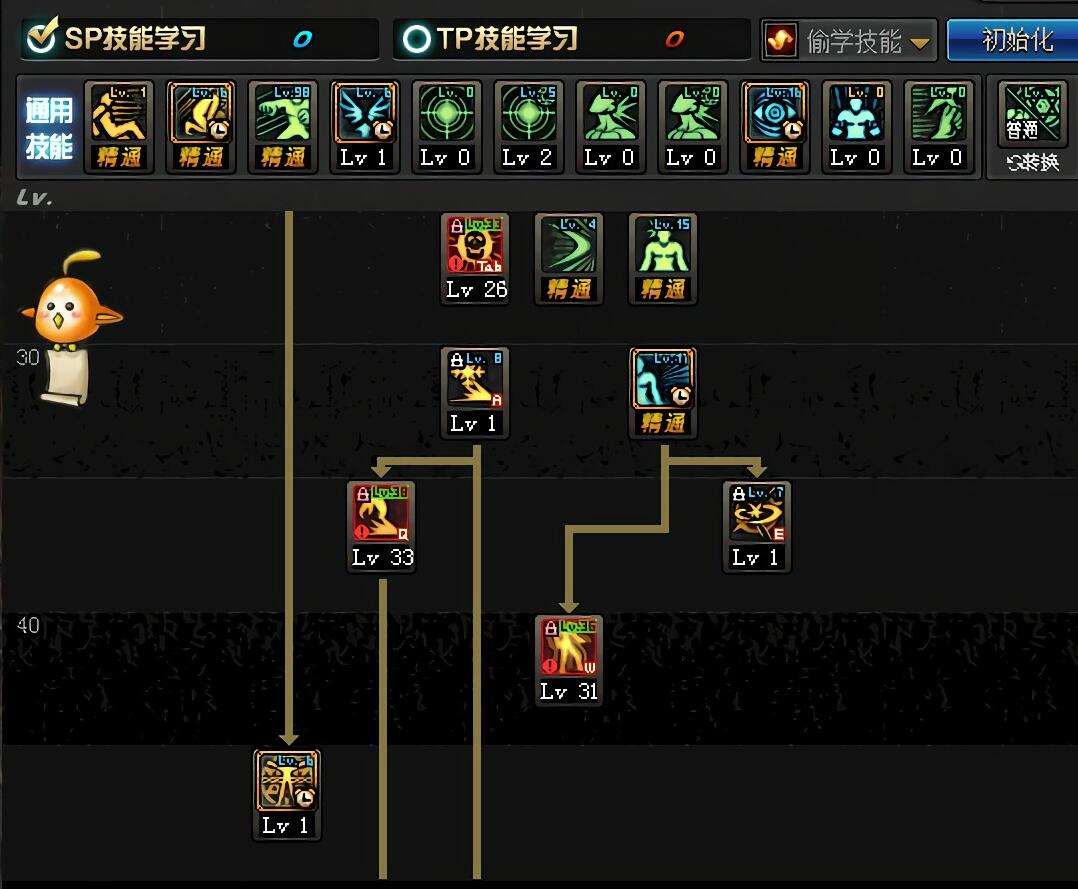The image size is (1078, 889).
Task: Switch to the SP技能学习 tab
Action: [135, 39]
